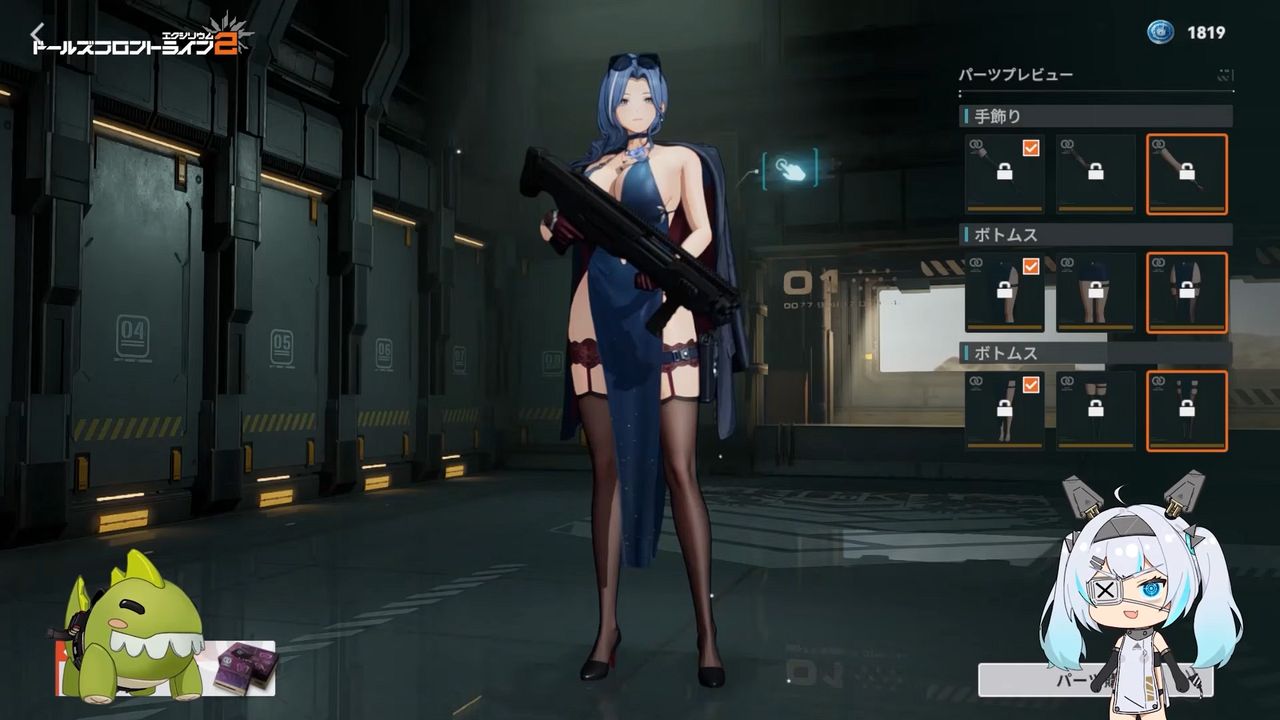Pick the locked blue shorts ボトムス tile
Image resolution: width=1280 pixels, height=720 pixels.
(x=1095, y=292)
